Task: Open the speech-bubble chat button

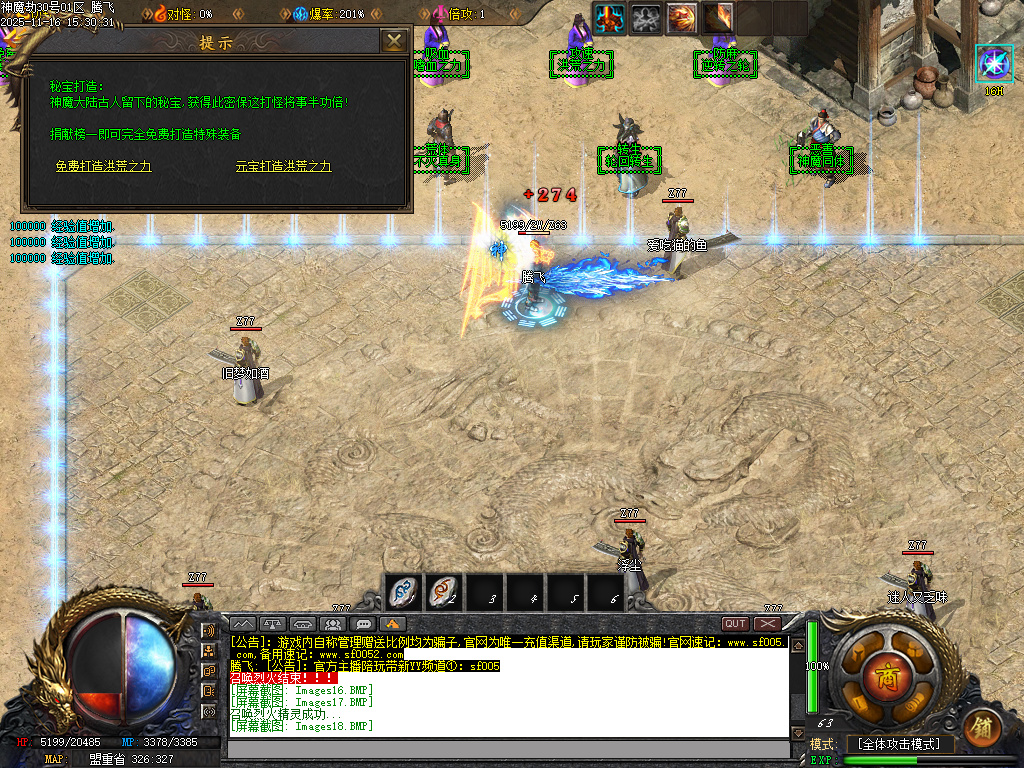Action: [x=364, y=624]
